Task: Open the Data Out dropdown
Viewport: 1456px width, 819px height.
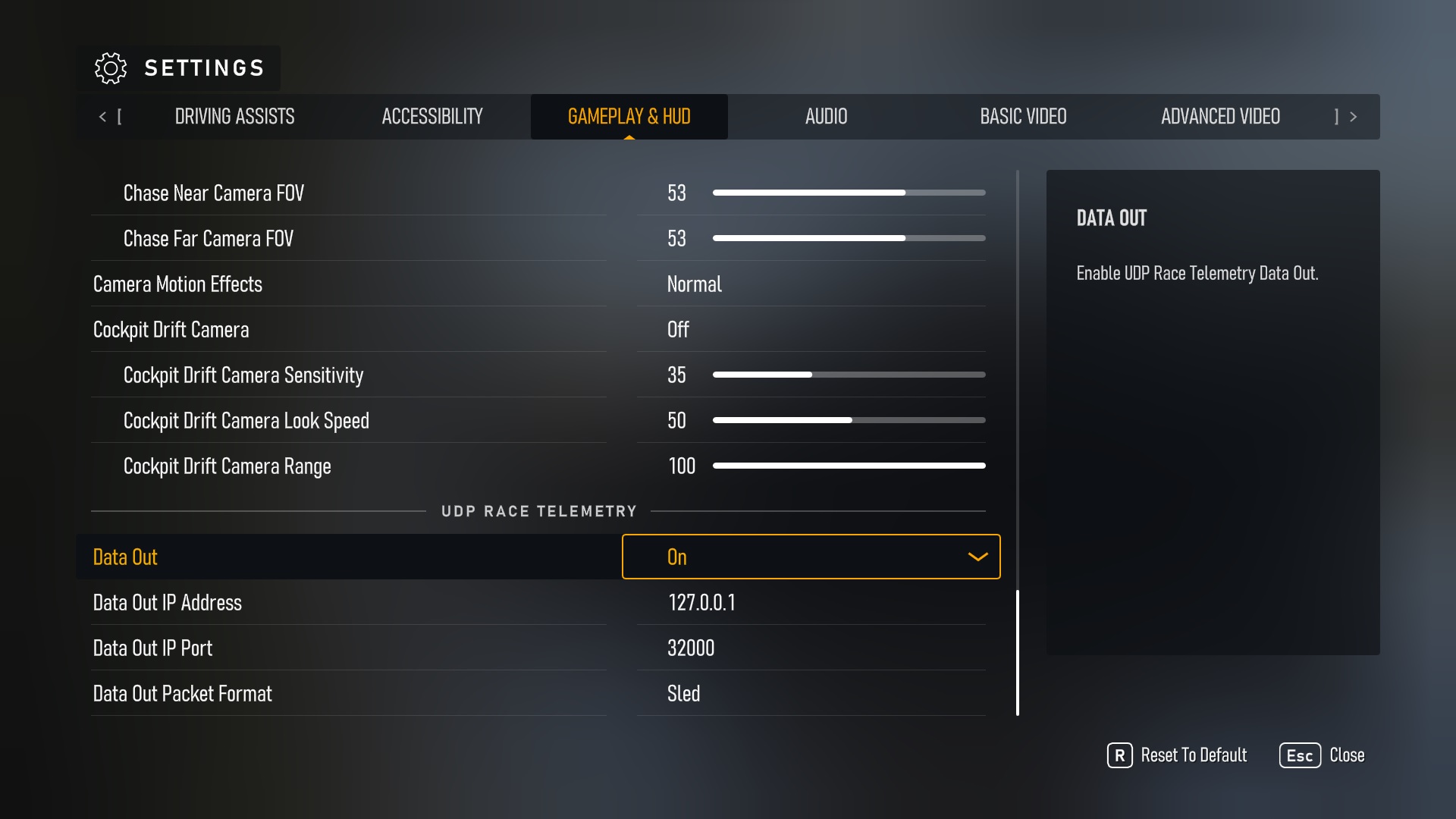Action: [x=811, y=557]
